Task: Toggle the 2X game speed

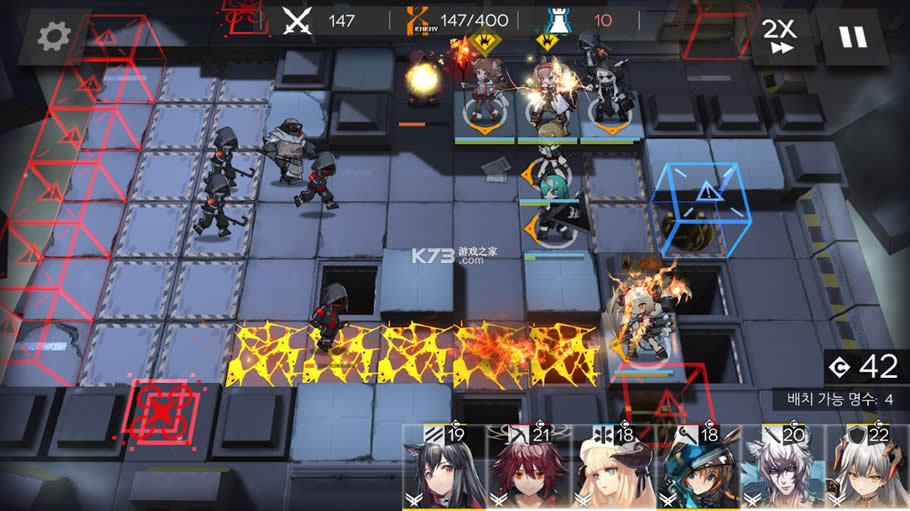Action: coord(779,37)
